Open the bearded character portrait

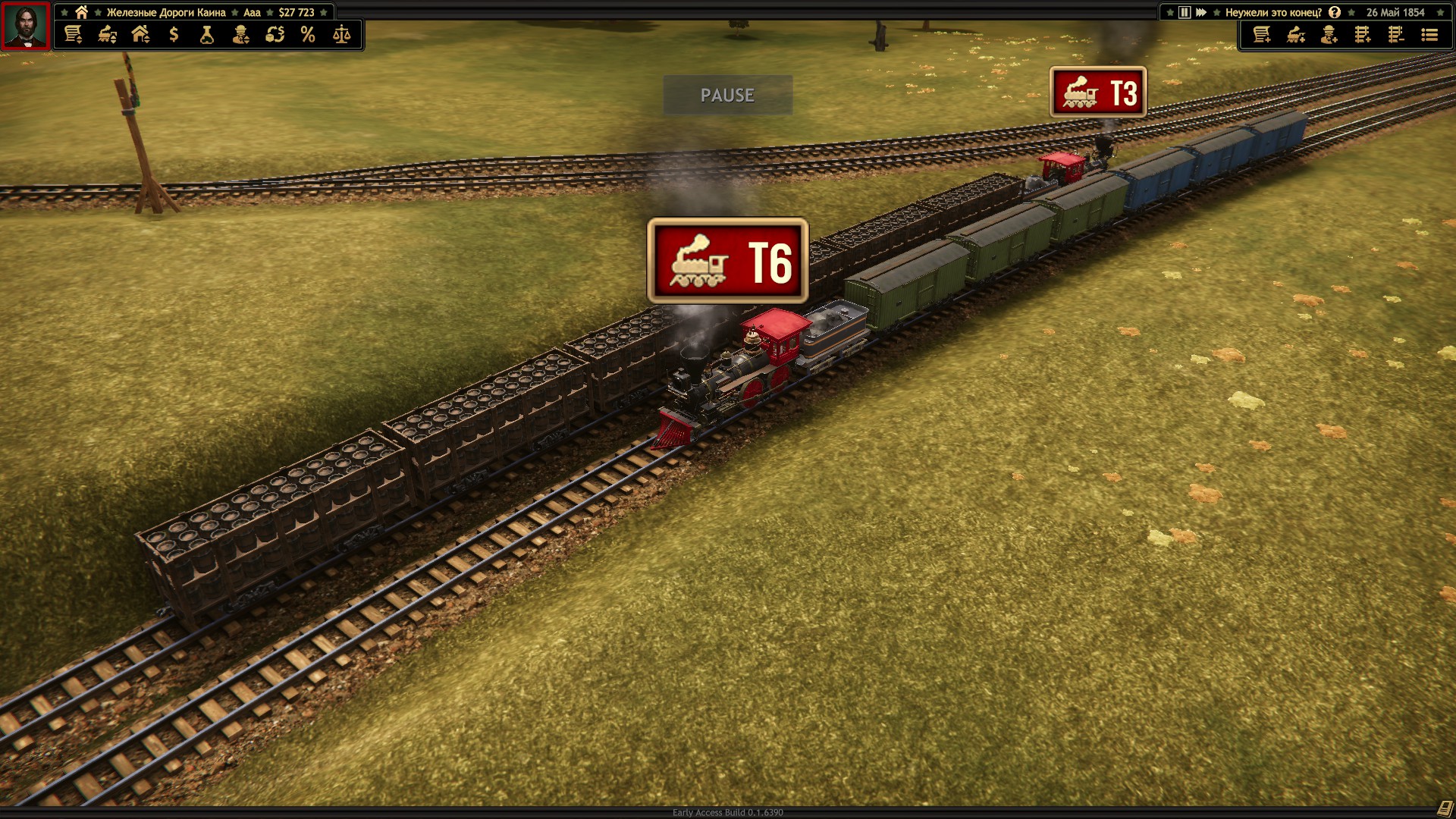click(x=26, y=27)
